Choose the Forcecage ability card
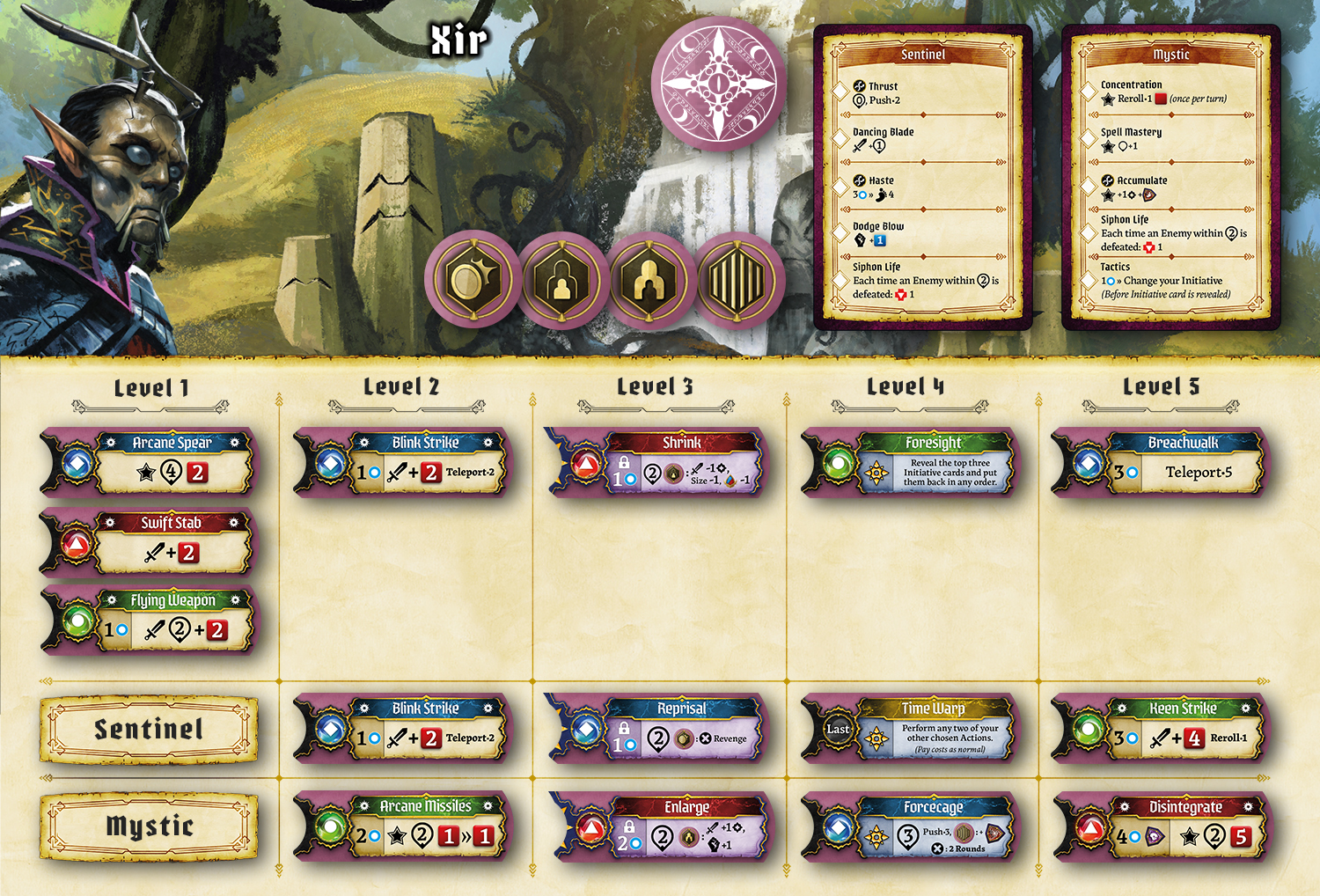The image size is (1320, 896). (909, 826)
